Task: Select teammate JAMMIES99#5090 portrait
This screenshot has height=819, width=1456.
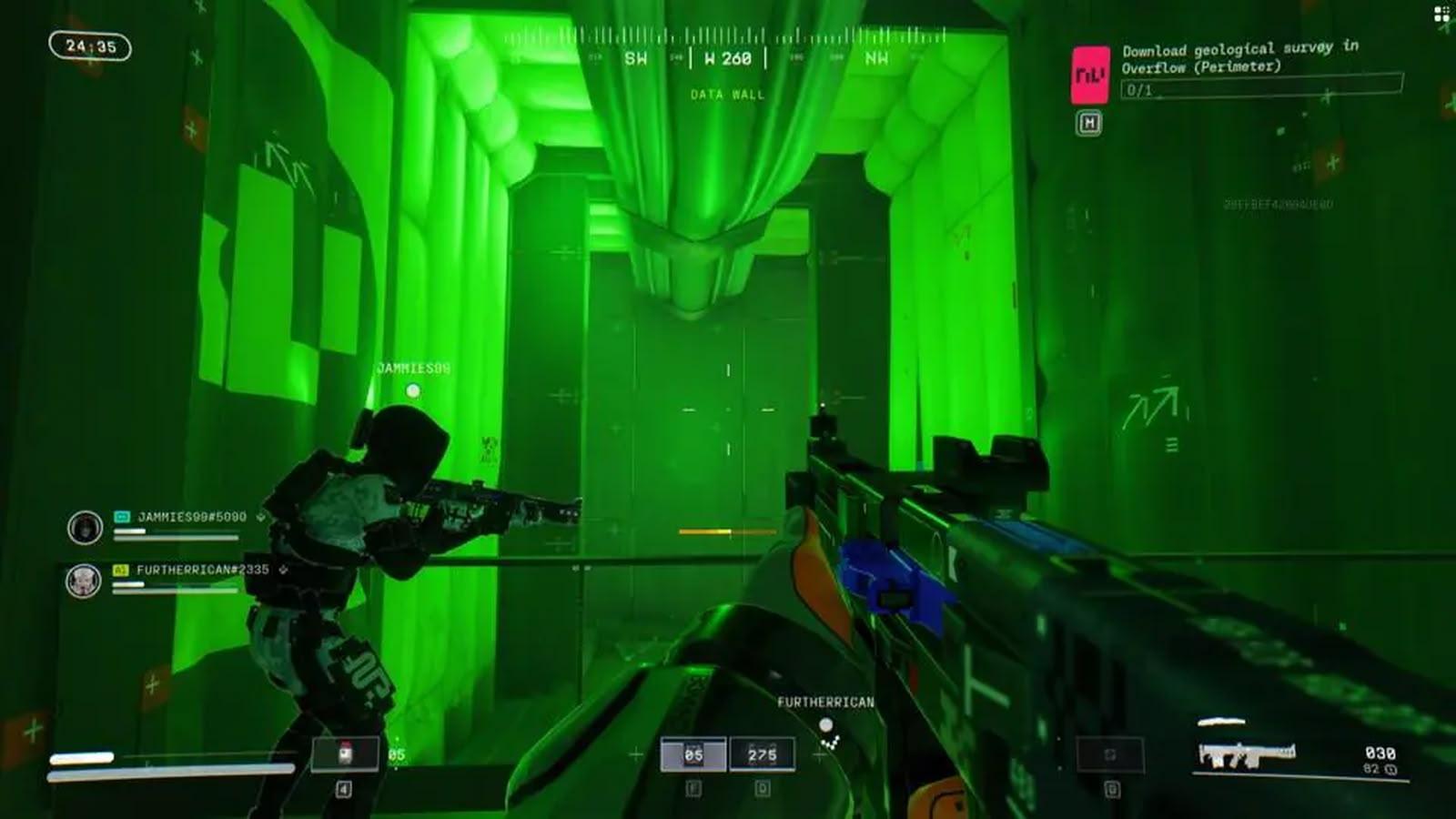Action: [85, 527]
